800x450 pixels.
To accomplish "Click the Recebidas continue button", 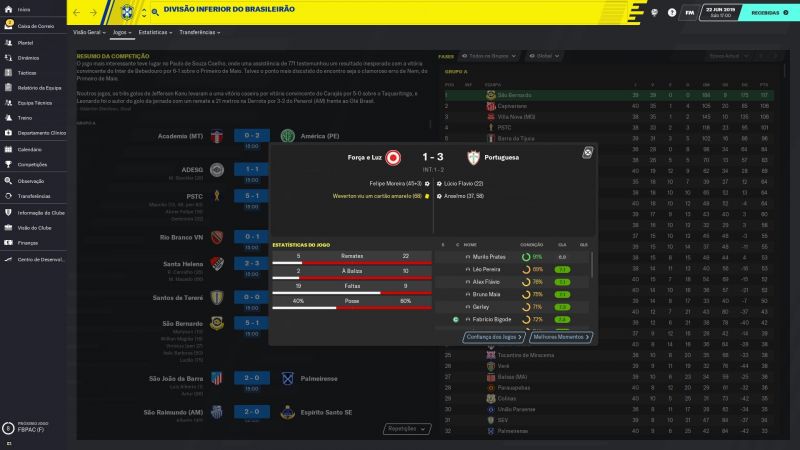I will [x=767, y=13].
